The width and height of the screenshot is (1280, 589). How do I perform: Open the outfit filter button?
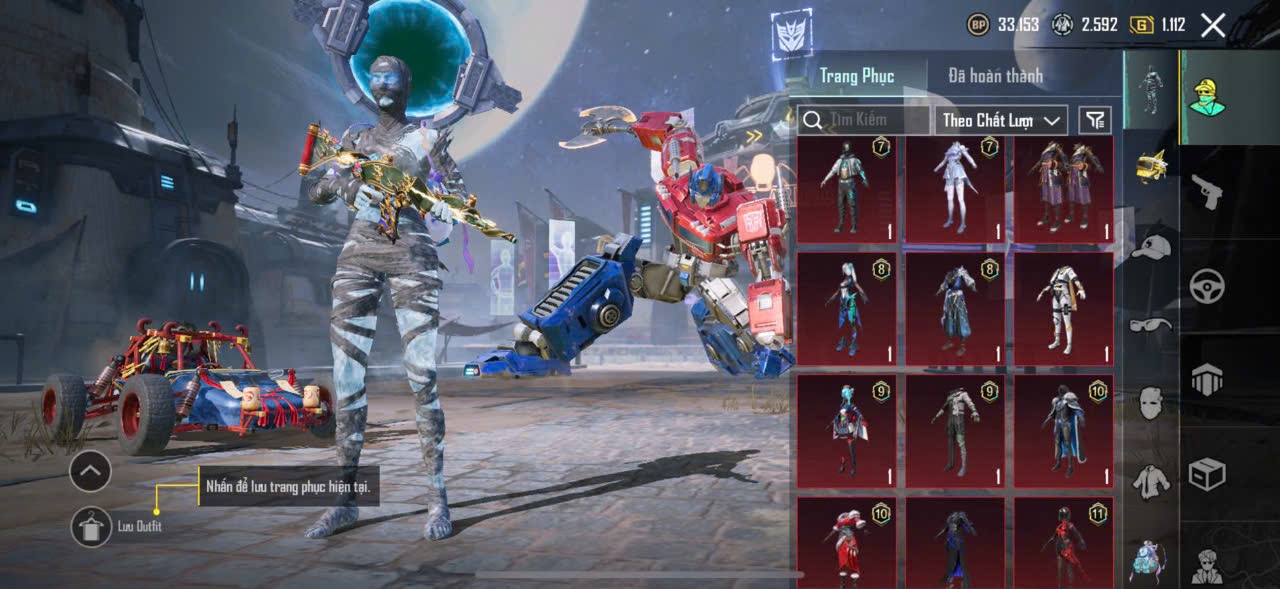(x=1095, y=120)
